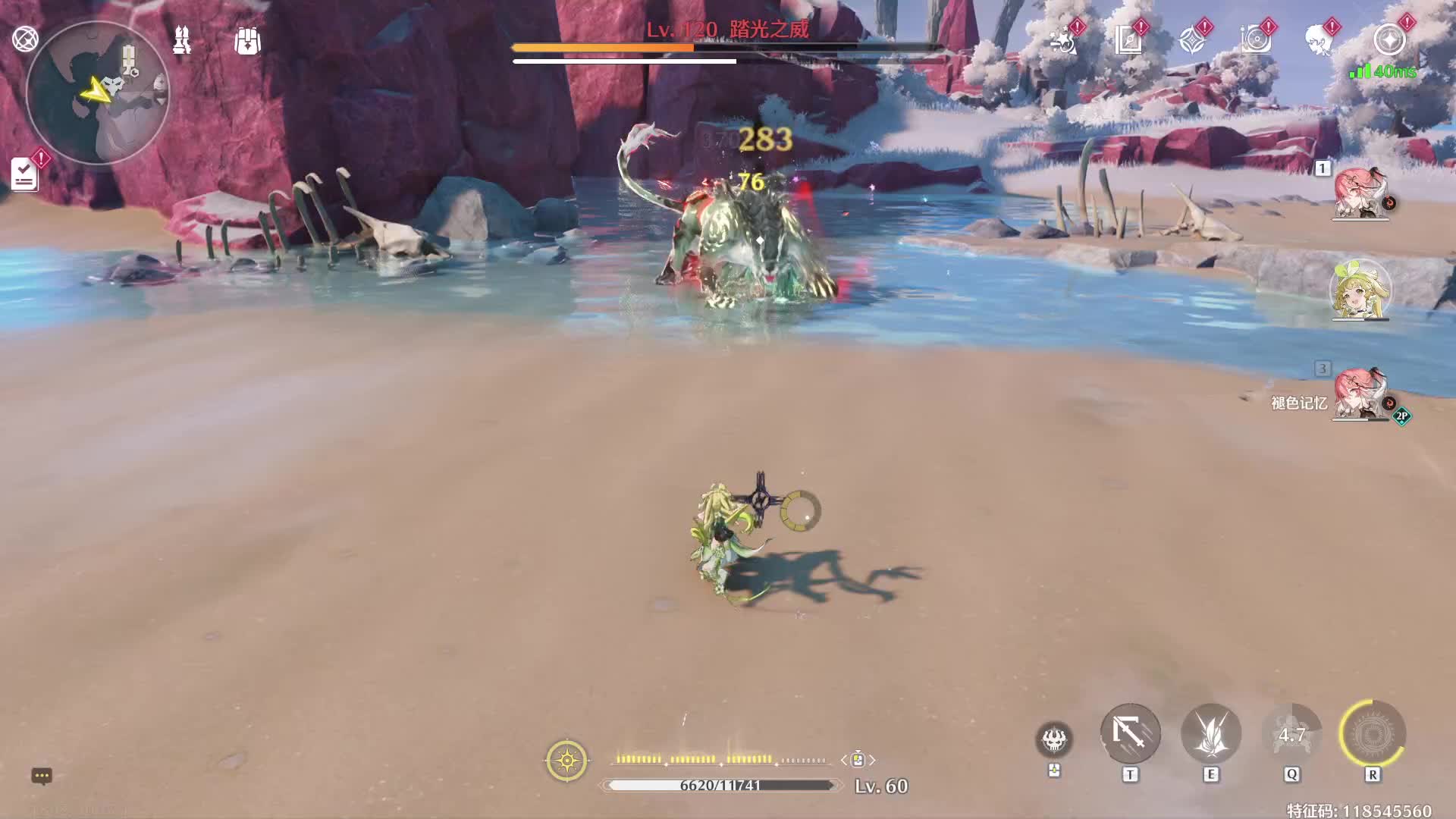Open the chess pieces team menu
The height and width of the screenshot is (819, 1456).
[182, 40]
